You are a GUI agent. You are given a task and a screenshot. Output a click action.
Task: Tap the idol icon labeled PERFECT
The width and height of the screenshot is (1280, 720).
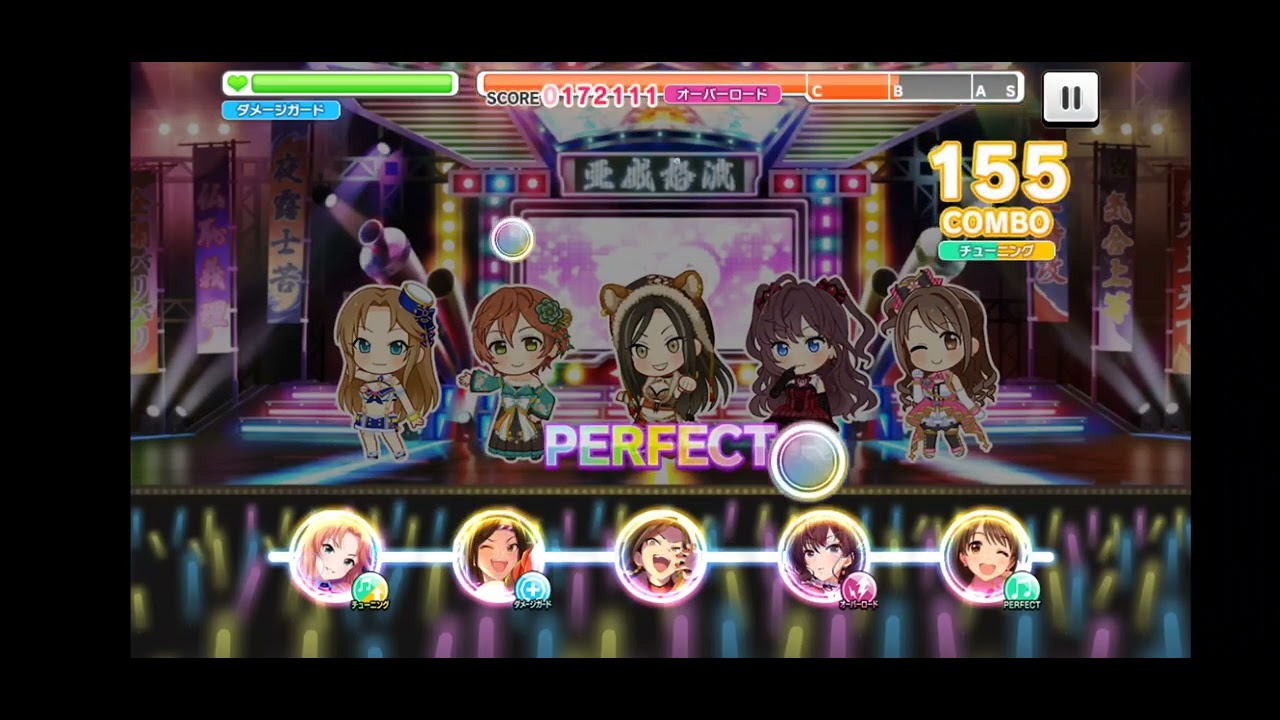click(x=985, y=556)
